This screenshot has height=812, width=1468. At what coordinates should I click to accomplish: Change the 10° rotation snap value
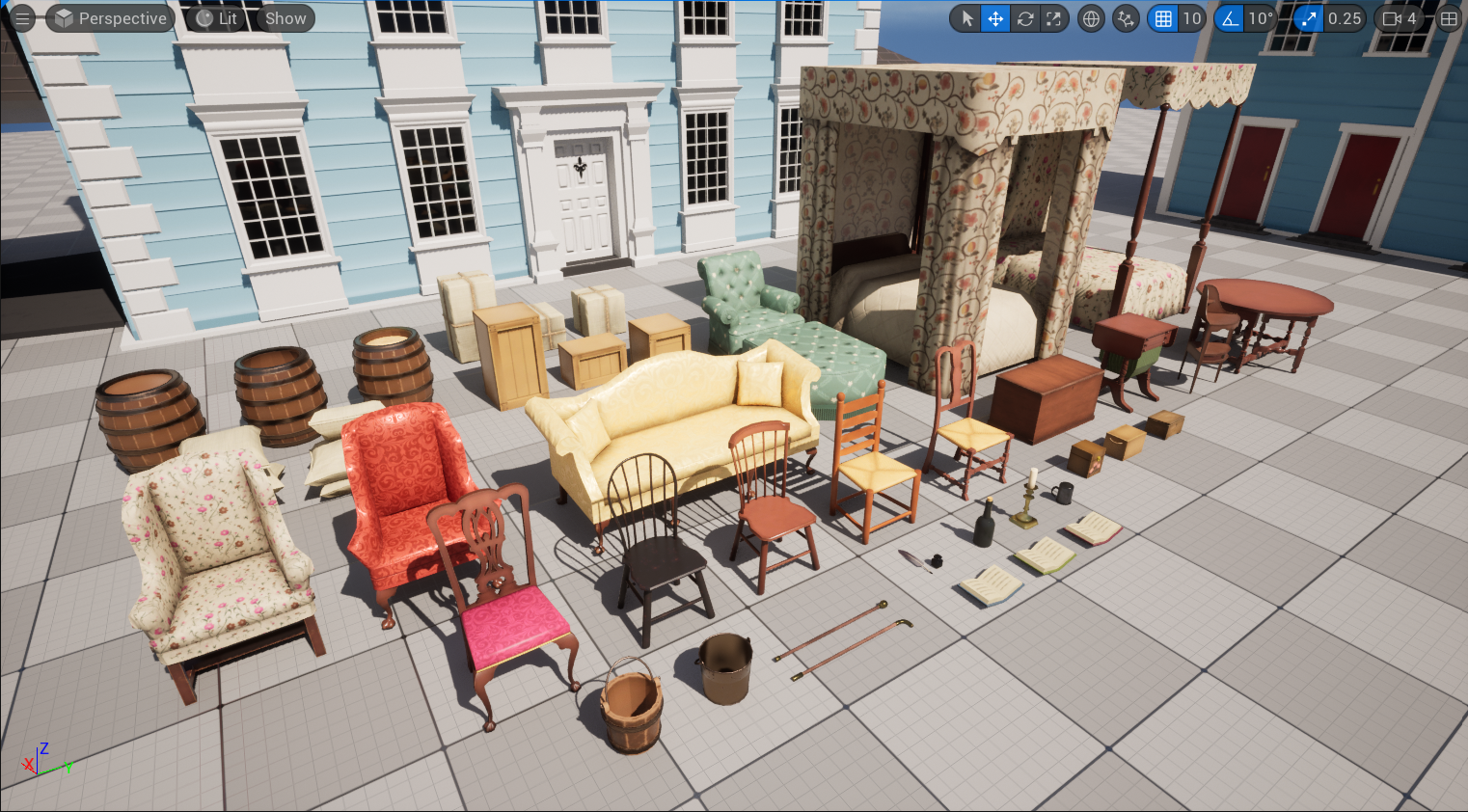[x=1261, y=18]
